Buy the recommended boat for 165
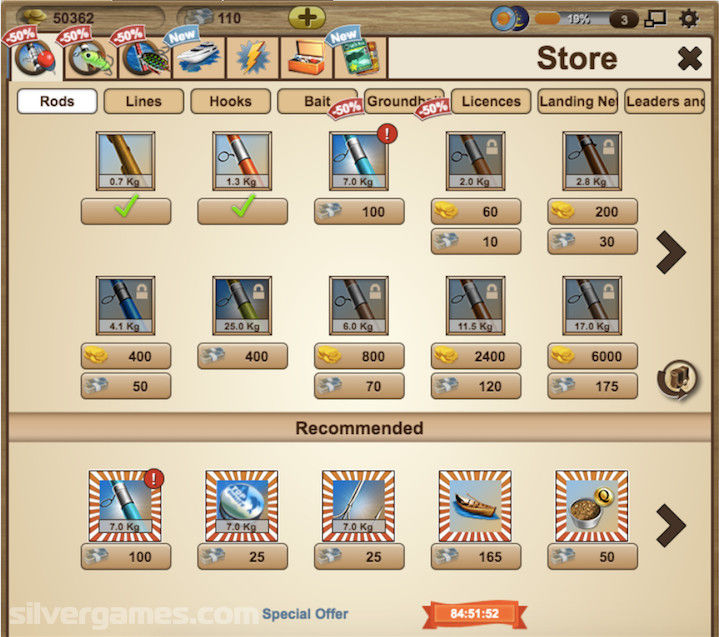Screen dimensions: 719x637 (x=475, y=556)
